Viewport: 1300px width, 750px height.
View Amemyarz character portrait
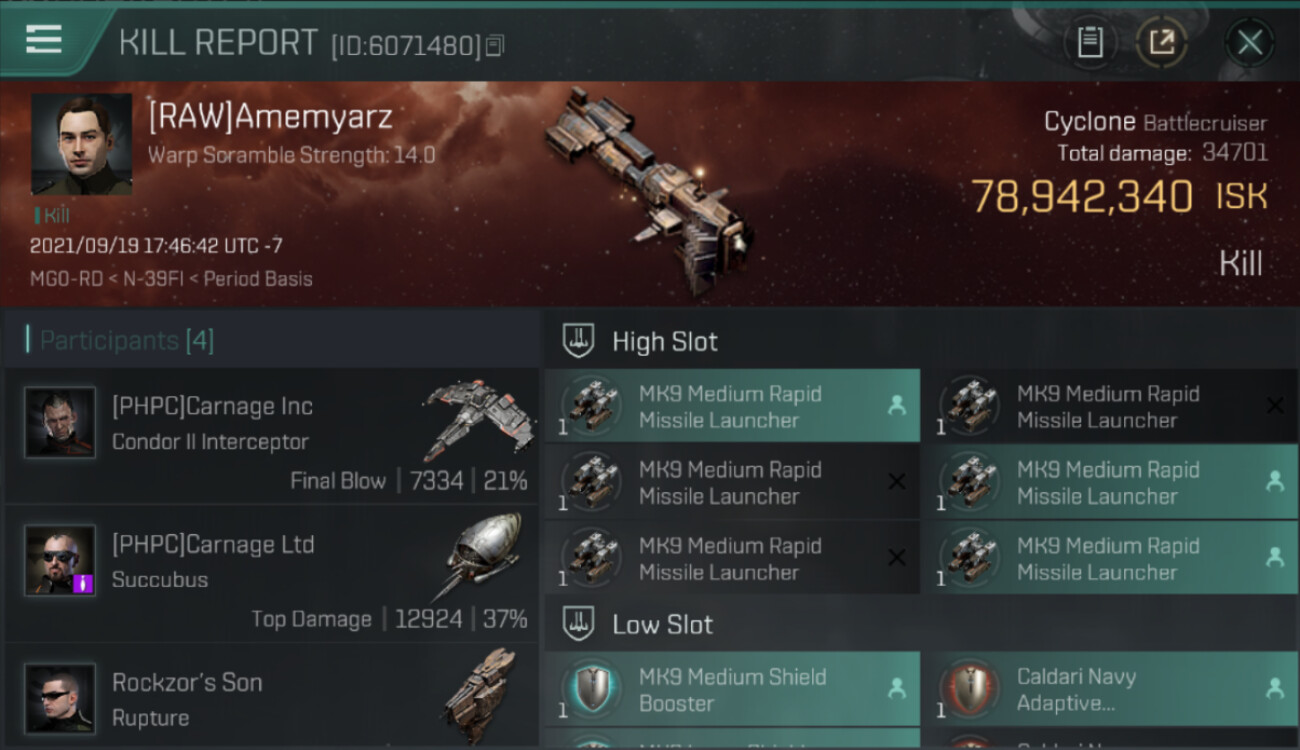(81, 144)
